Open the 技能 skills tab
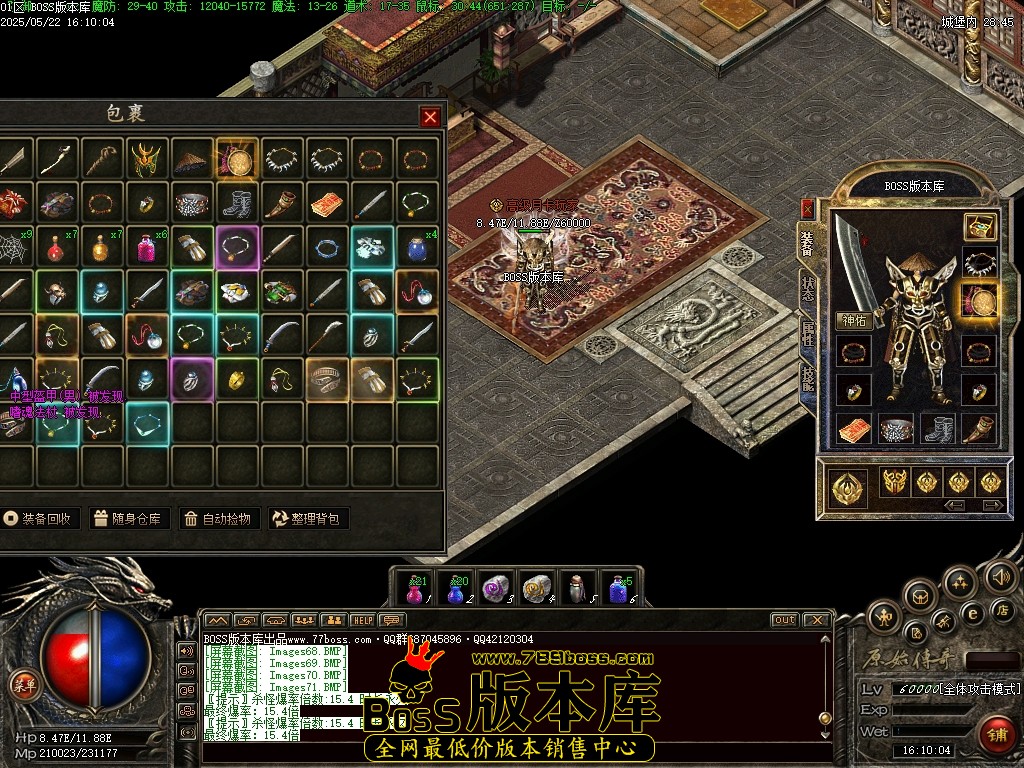This screenshot has height=768, width=1024. coord(807,378)
